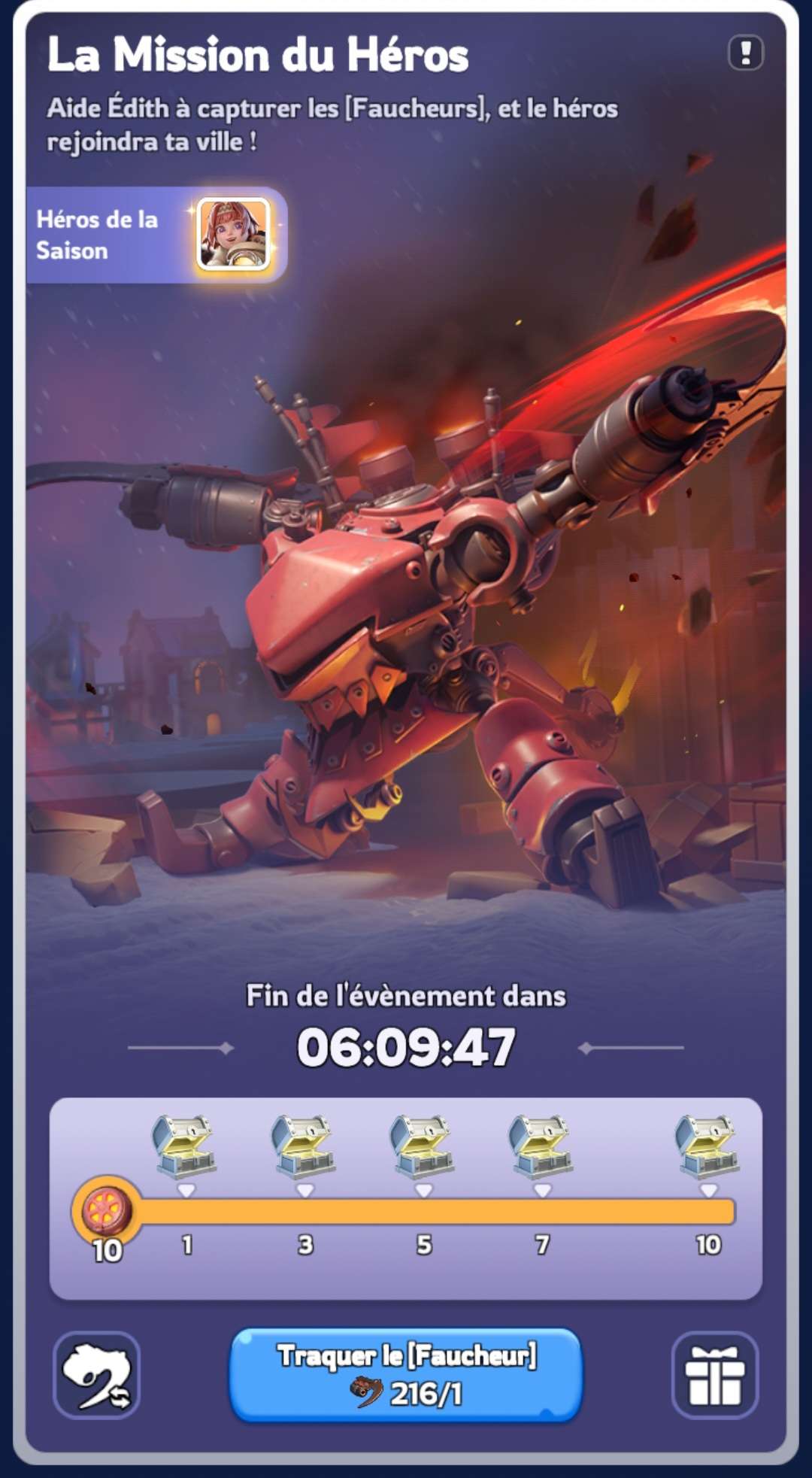Tap the Traquer le [Faucheur] button
The height and width of the screenshot is (1478, 812).
click(406, 1374)
